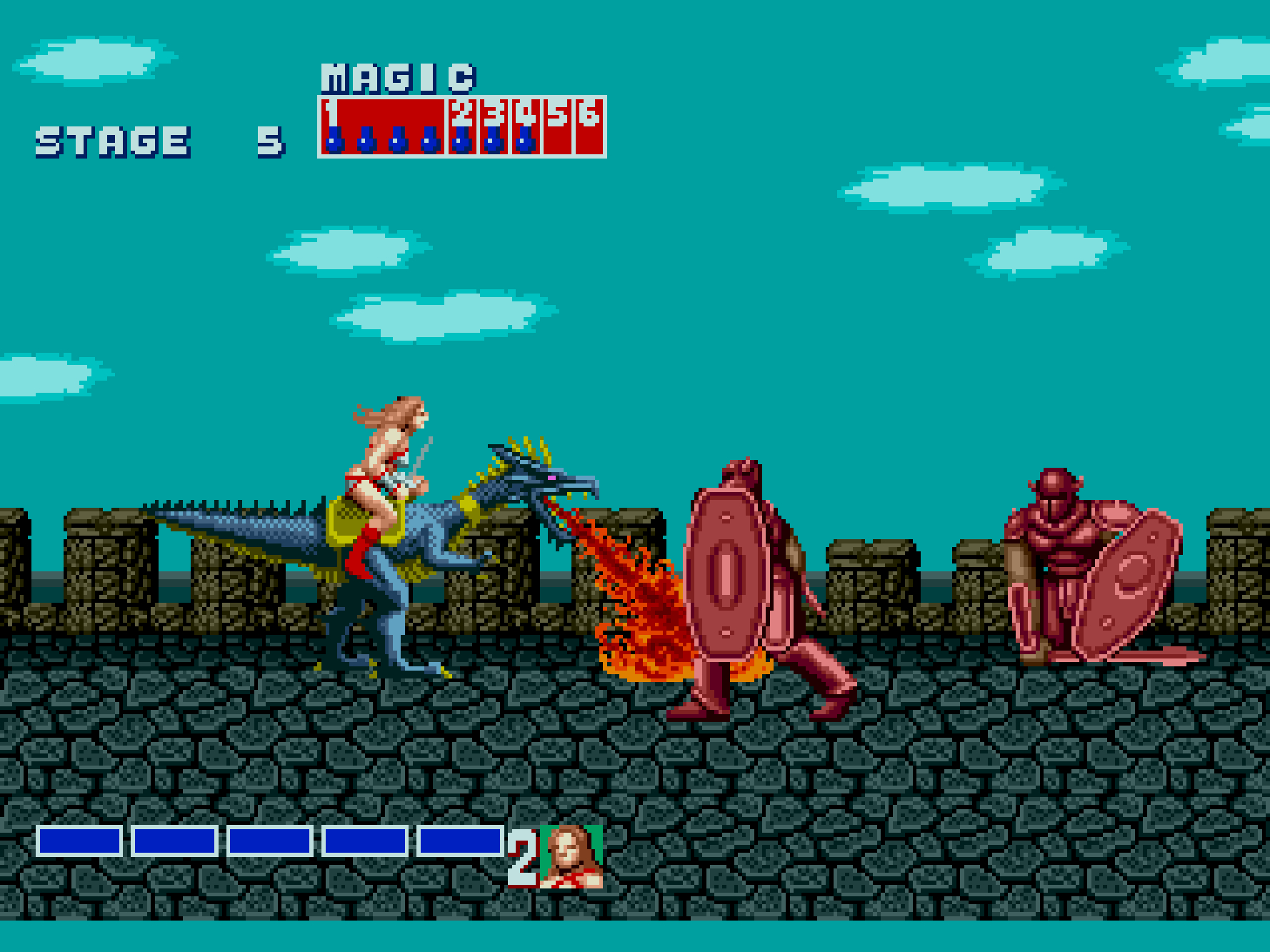Select the empty level 6 magic slot
This screenshot has width=1270, height=952.
[589, 126]
